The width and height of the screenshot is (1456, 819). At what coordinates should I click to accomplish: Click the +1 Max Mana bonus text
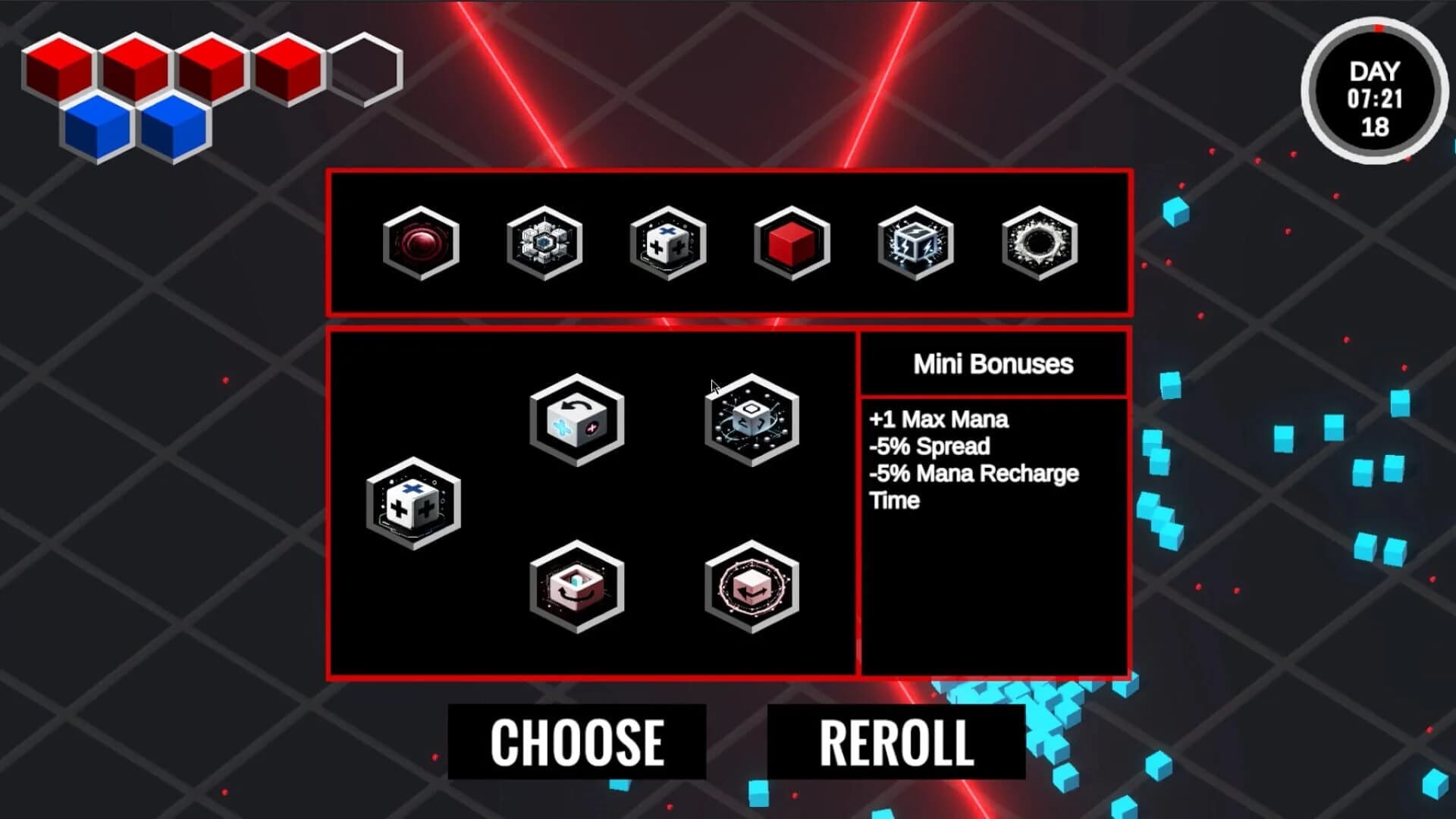pyautogui.click(x=939, y=419)
